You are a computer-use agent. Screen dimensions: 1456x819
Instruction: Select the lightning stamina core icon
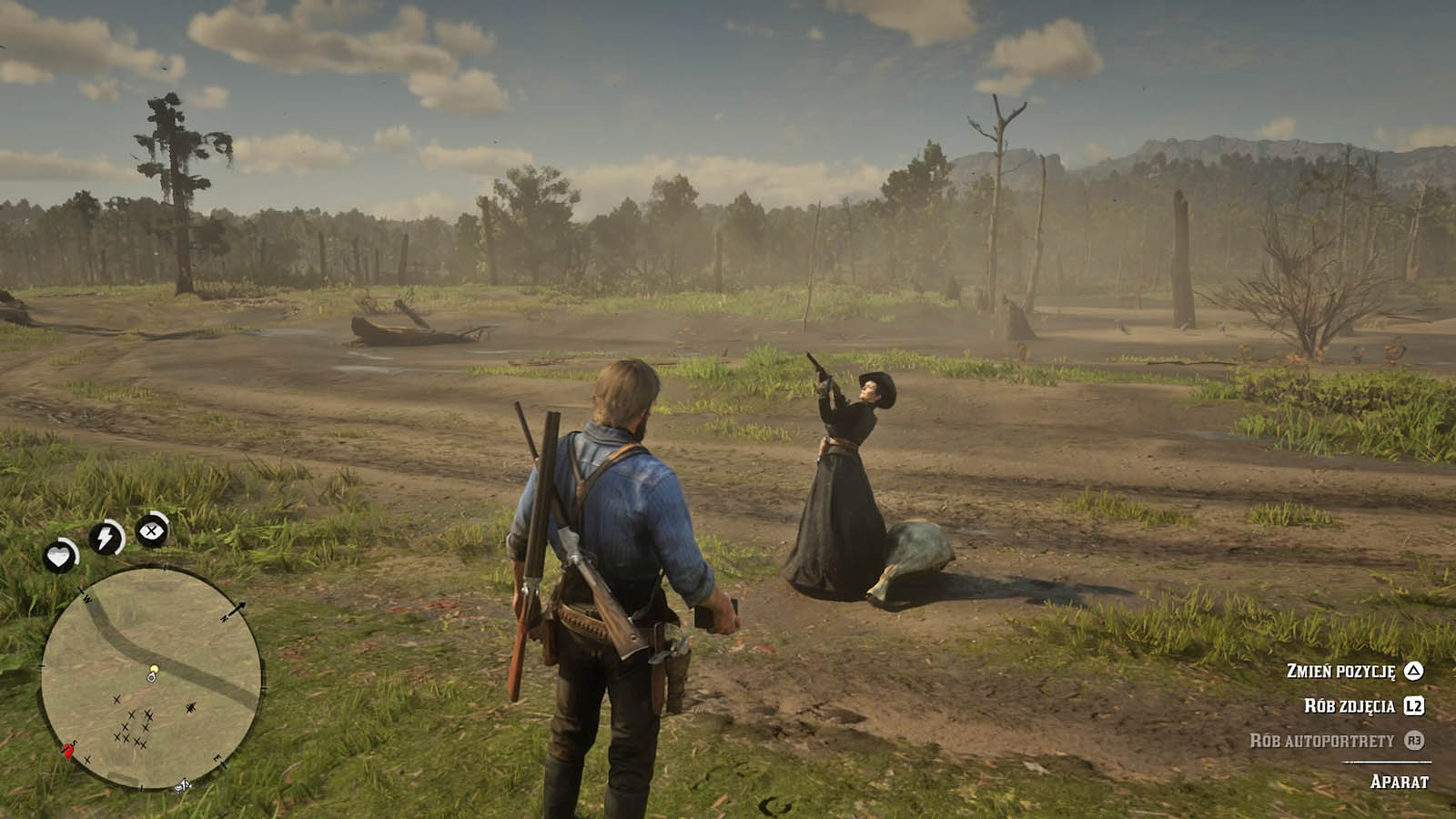point(106,539)
